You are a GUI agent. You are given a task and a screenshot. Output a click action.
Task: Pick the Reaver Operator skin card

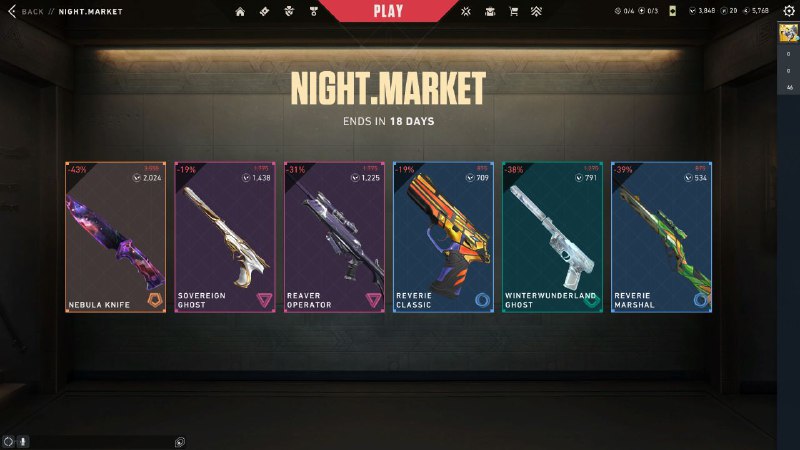333,238
